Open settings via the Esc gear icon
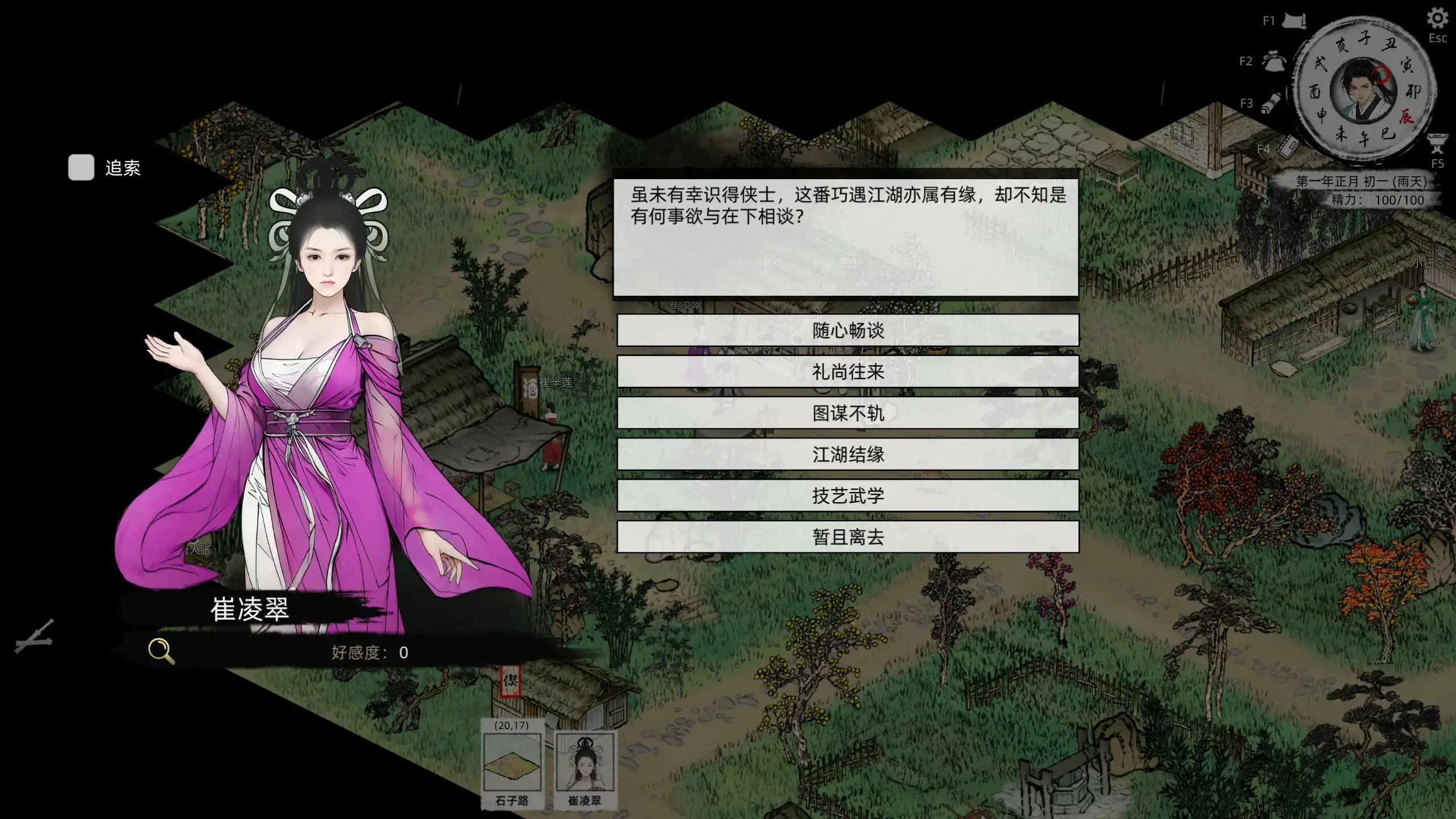Screen dimensions: 1456x819 (1438, 18)
